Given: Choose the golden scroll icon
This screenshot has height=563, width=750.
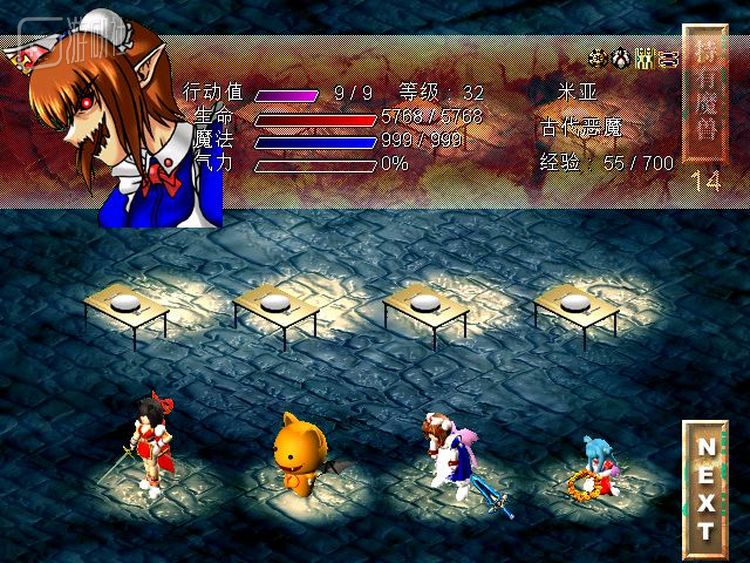Looking at the screenshot, I should tap(668, 59).
